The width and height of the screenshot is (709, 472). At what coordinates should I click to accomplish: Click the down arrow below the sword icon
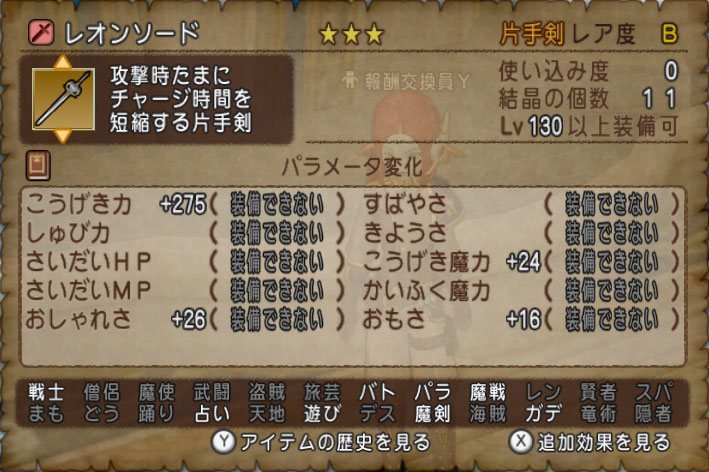coord(62,134)
